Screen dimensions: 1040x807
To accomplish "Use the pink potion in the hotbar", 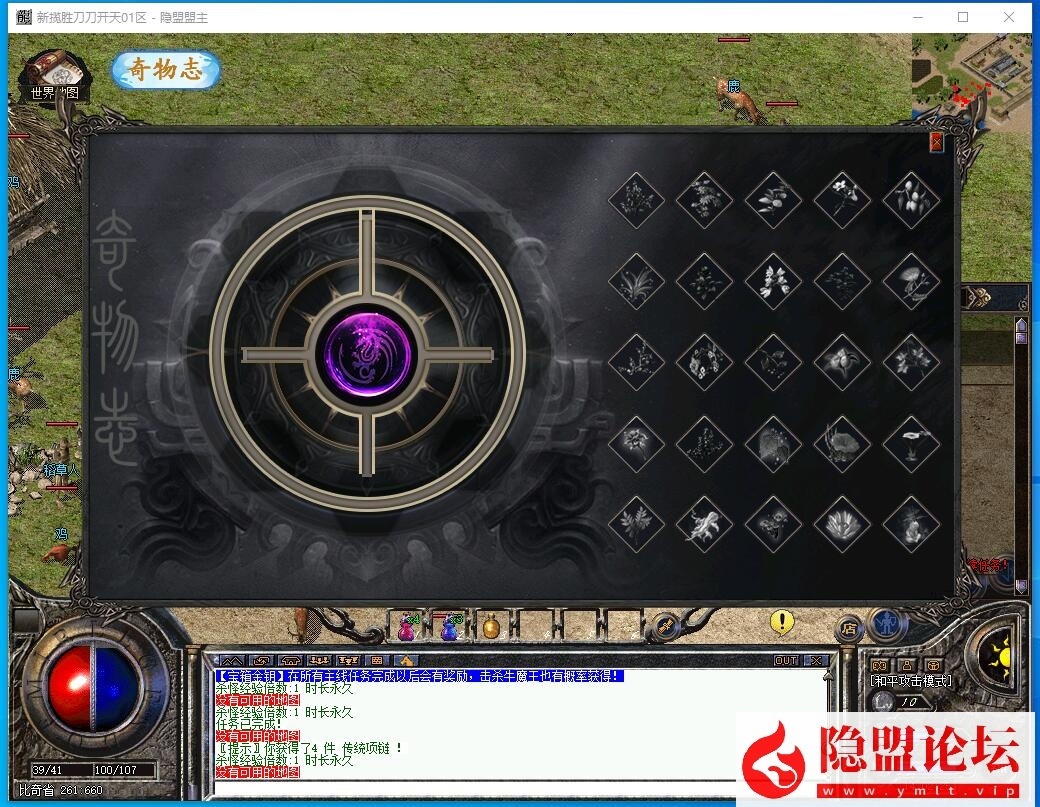I will click(x=407, y=627).
